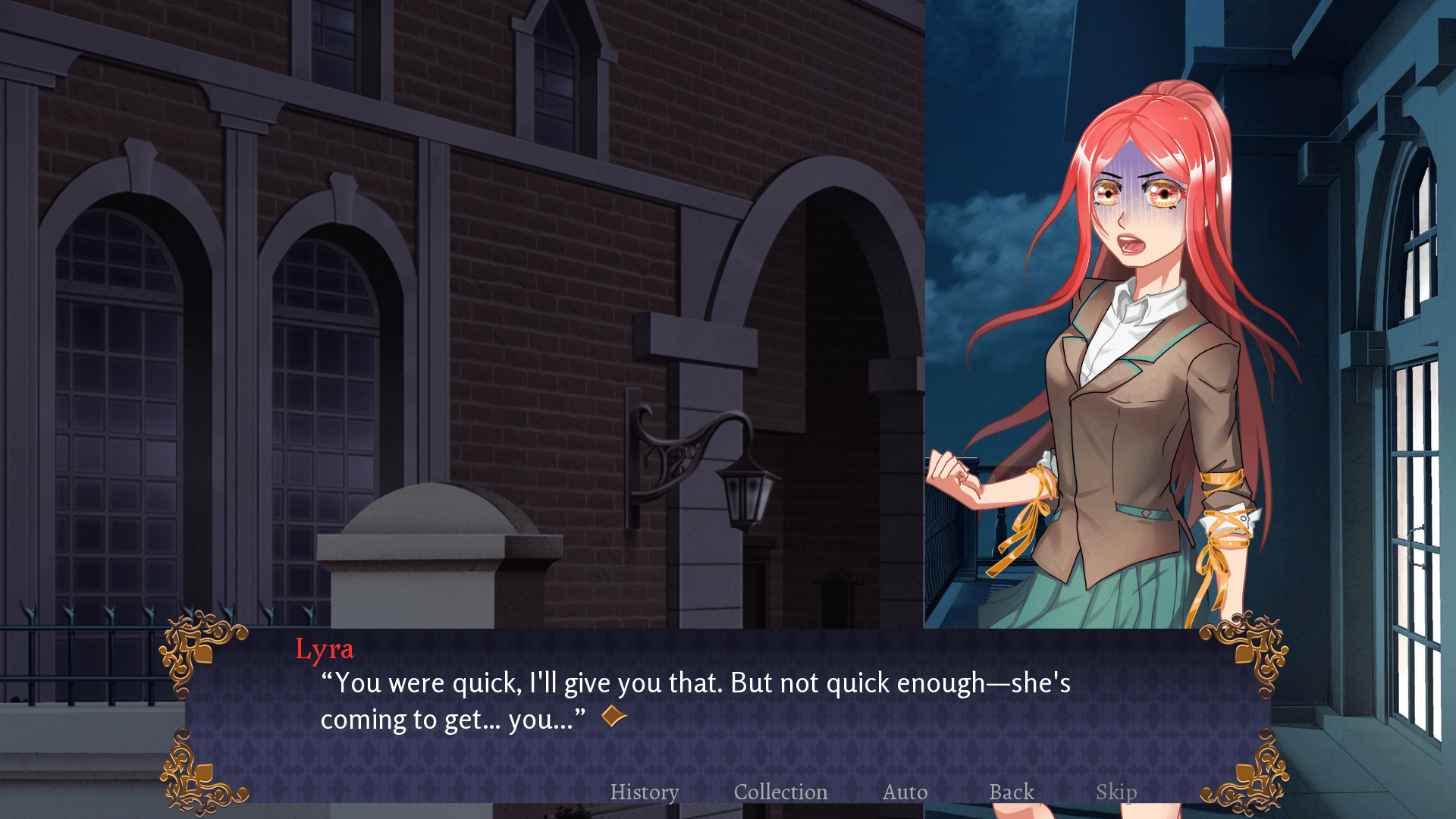Toggle Auto dialogue advance
Image resolution: width=1456 pixels, height=819 pixels.
905,792
